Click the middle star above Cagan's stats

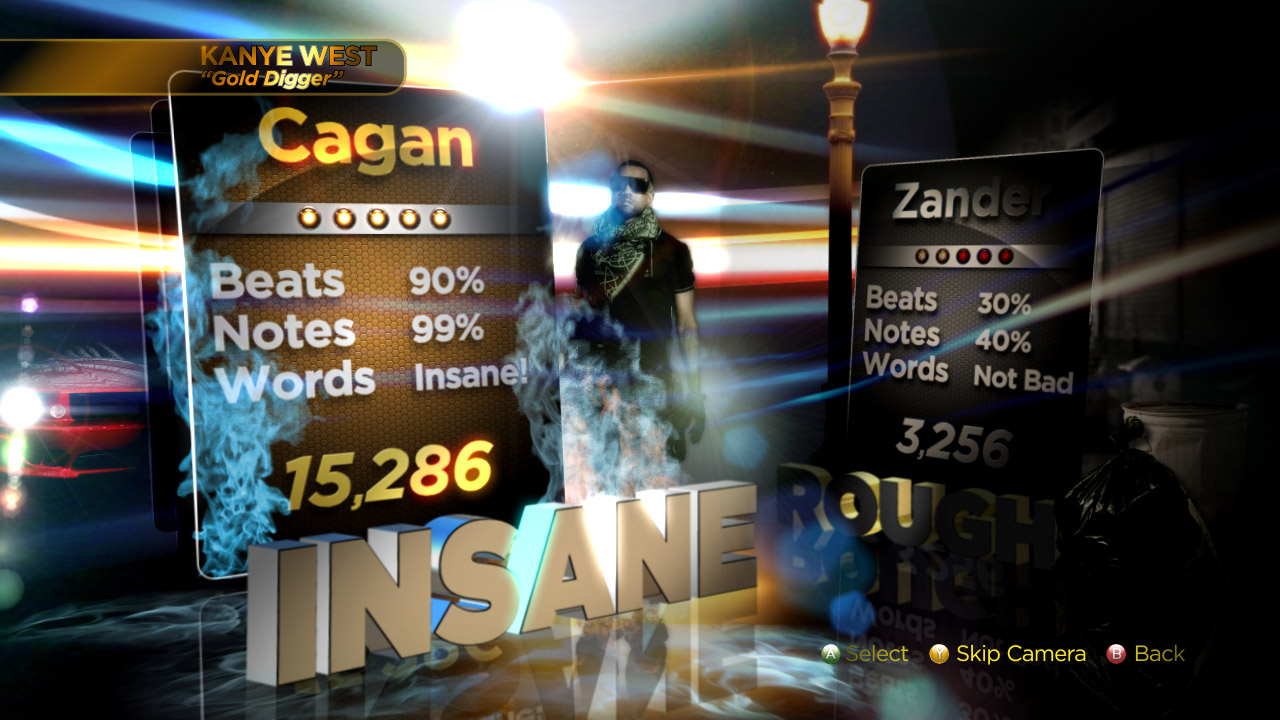point(377,216)
